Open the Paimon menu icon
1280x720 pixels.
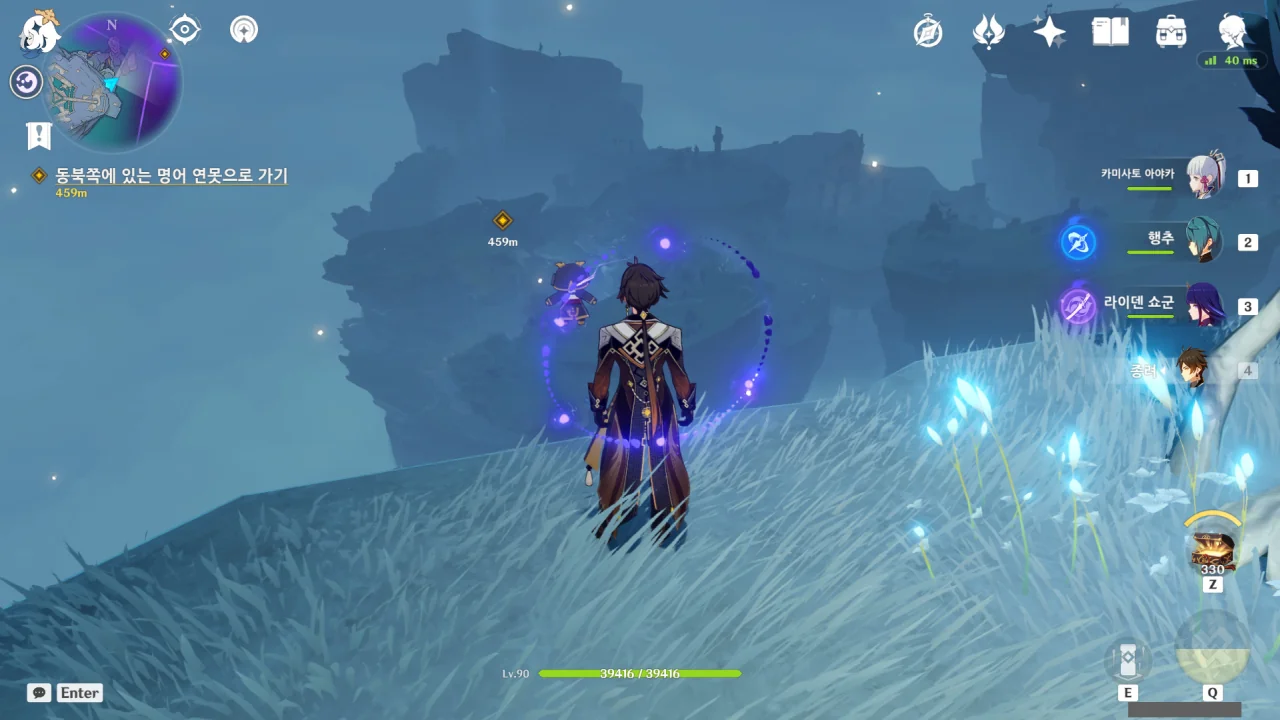[40, 32]
